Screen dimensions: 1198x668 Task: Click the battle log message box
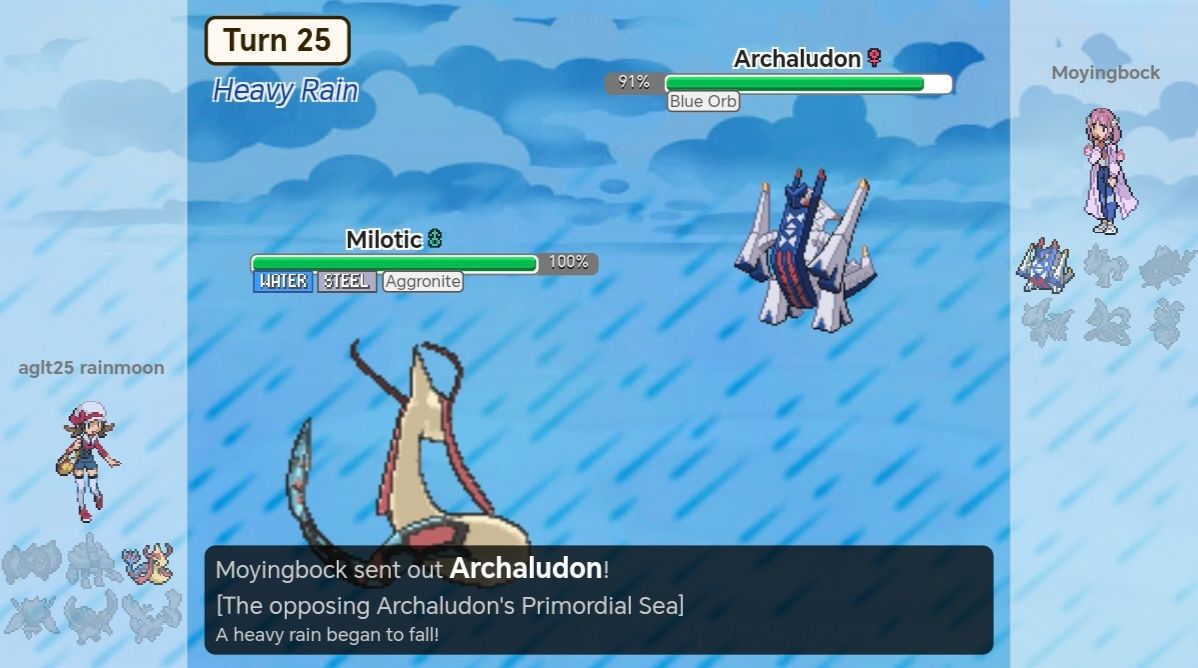click(x=599, y=599)
